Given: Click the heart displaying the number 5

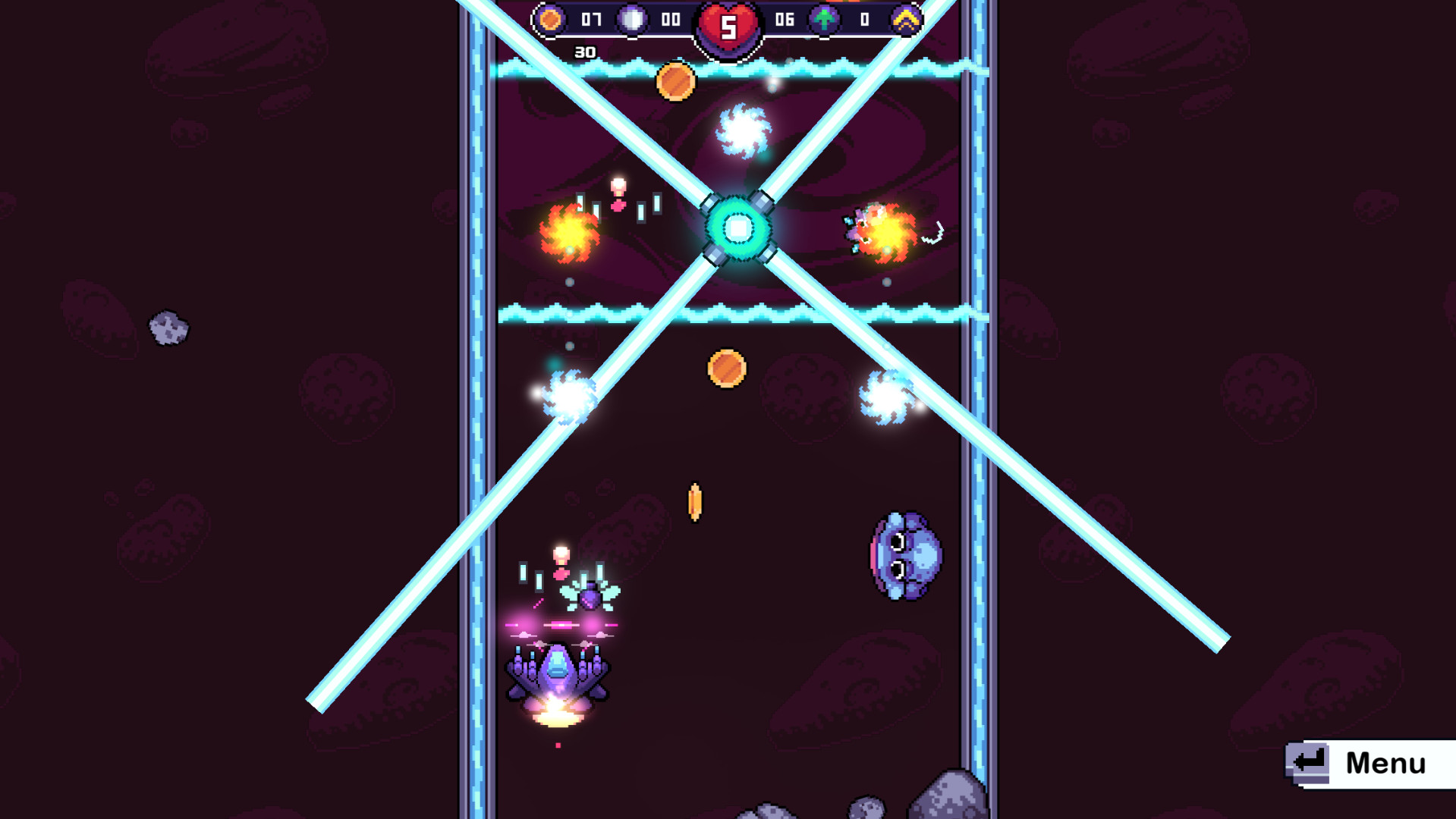Looking at the screenshot, I should click(727, 24).
